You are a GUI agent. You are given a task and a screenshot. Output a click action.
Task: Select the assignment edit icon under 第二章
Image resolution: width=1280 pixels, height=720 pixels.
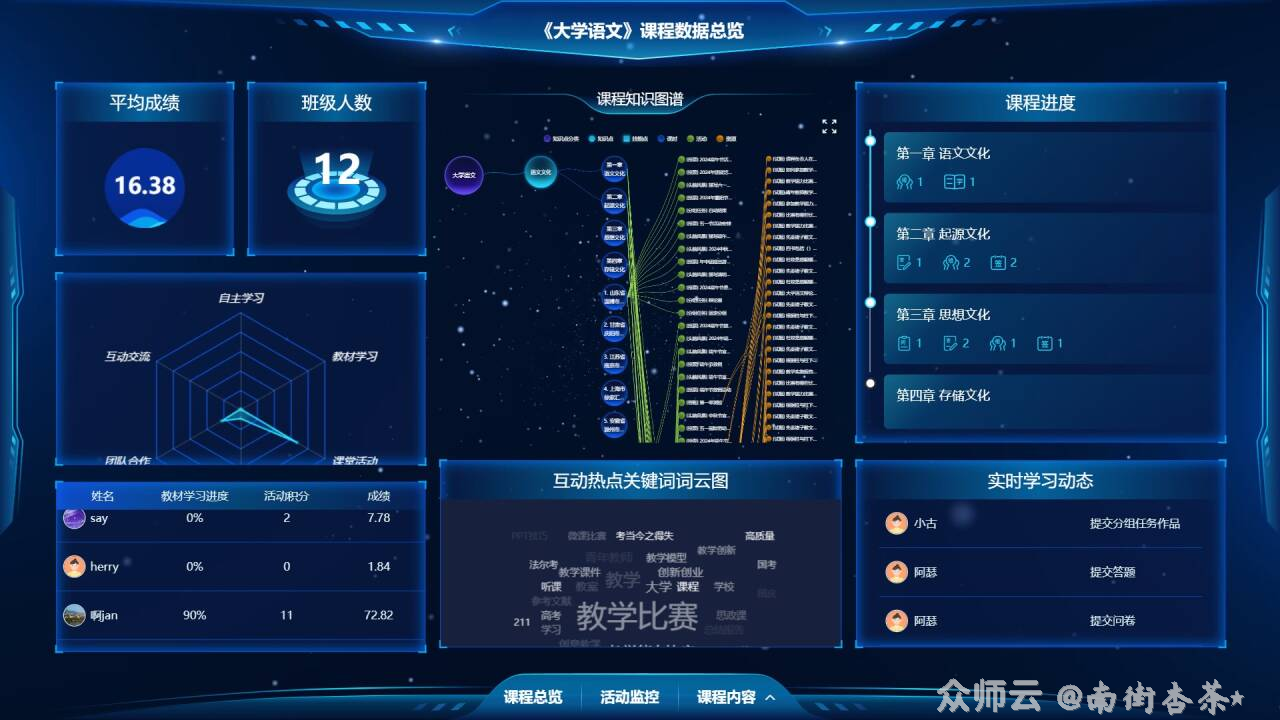904,261
